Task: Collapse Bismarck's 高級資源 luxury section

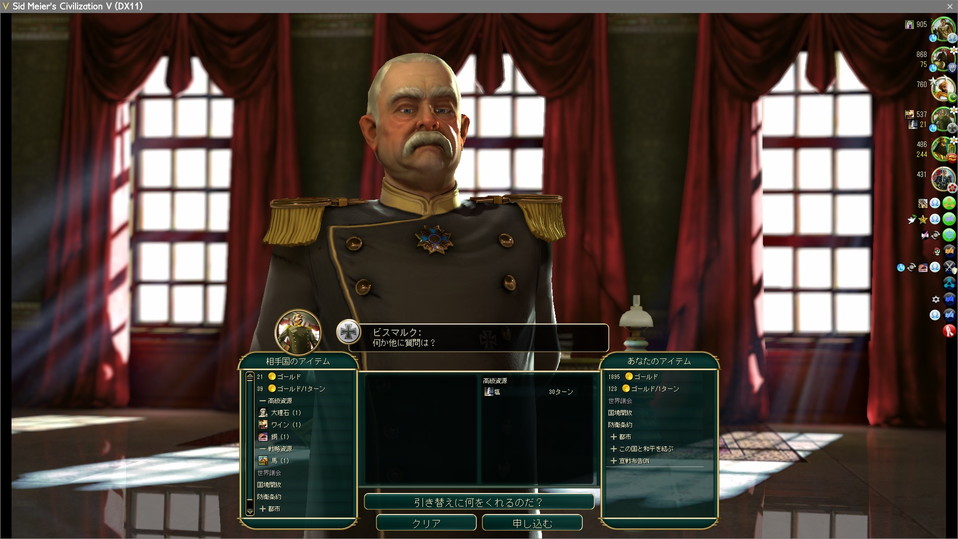Action: point(279,400)
